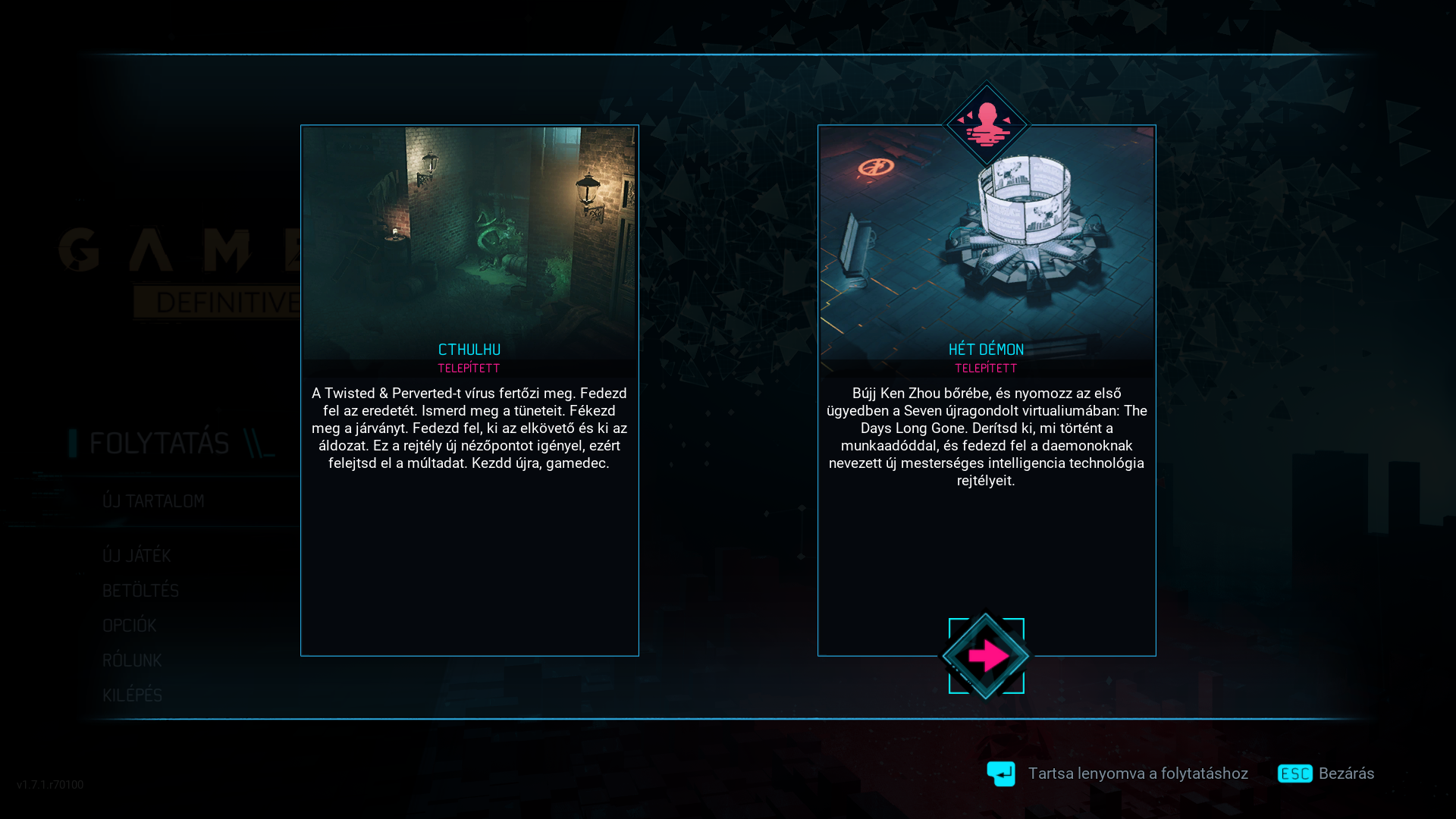
Task: Close the panel with Bezárás
Action: 1326,773
